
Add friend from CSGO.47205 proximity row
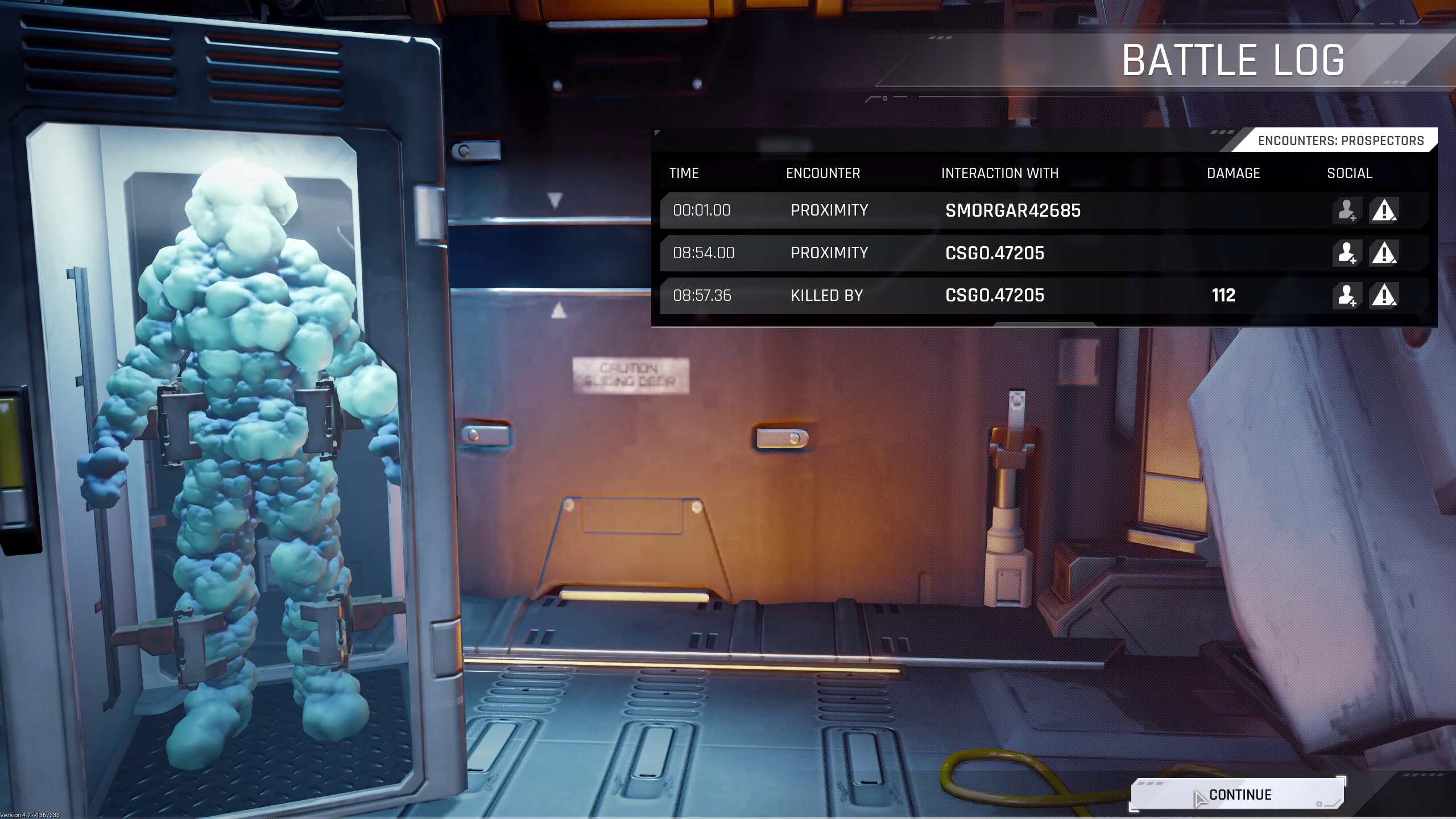[1346, 253]
